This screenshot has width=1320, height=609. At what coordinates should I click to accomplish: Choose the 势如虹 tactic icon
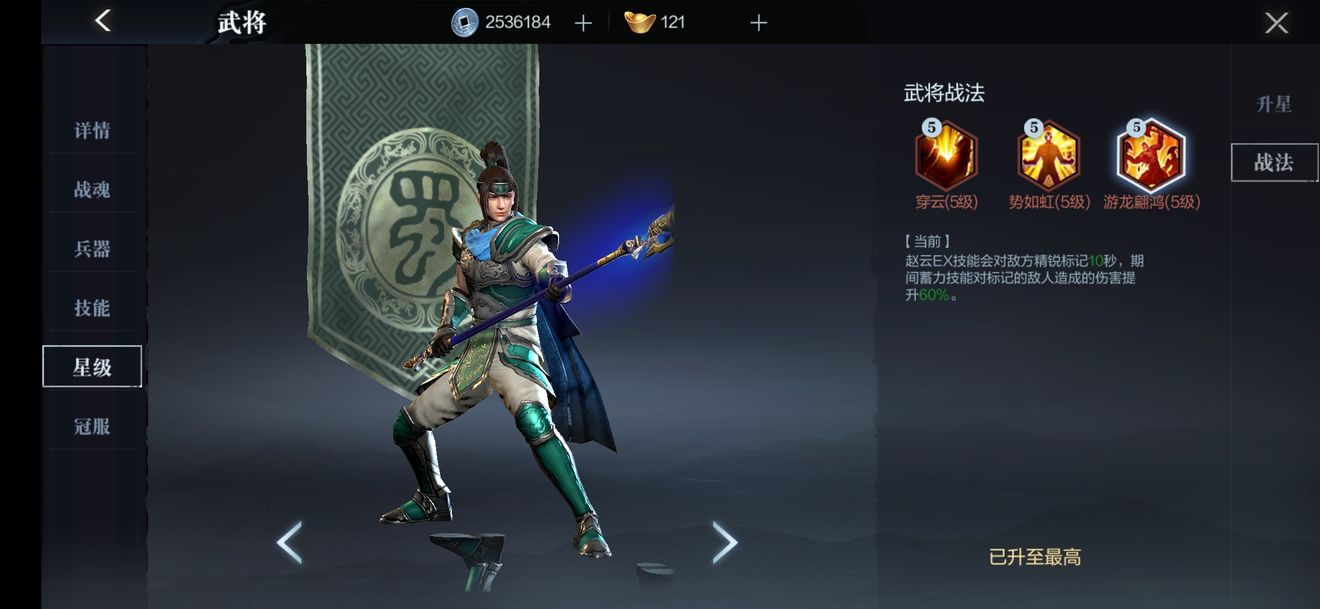point(1048,156)
